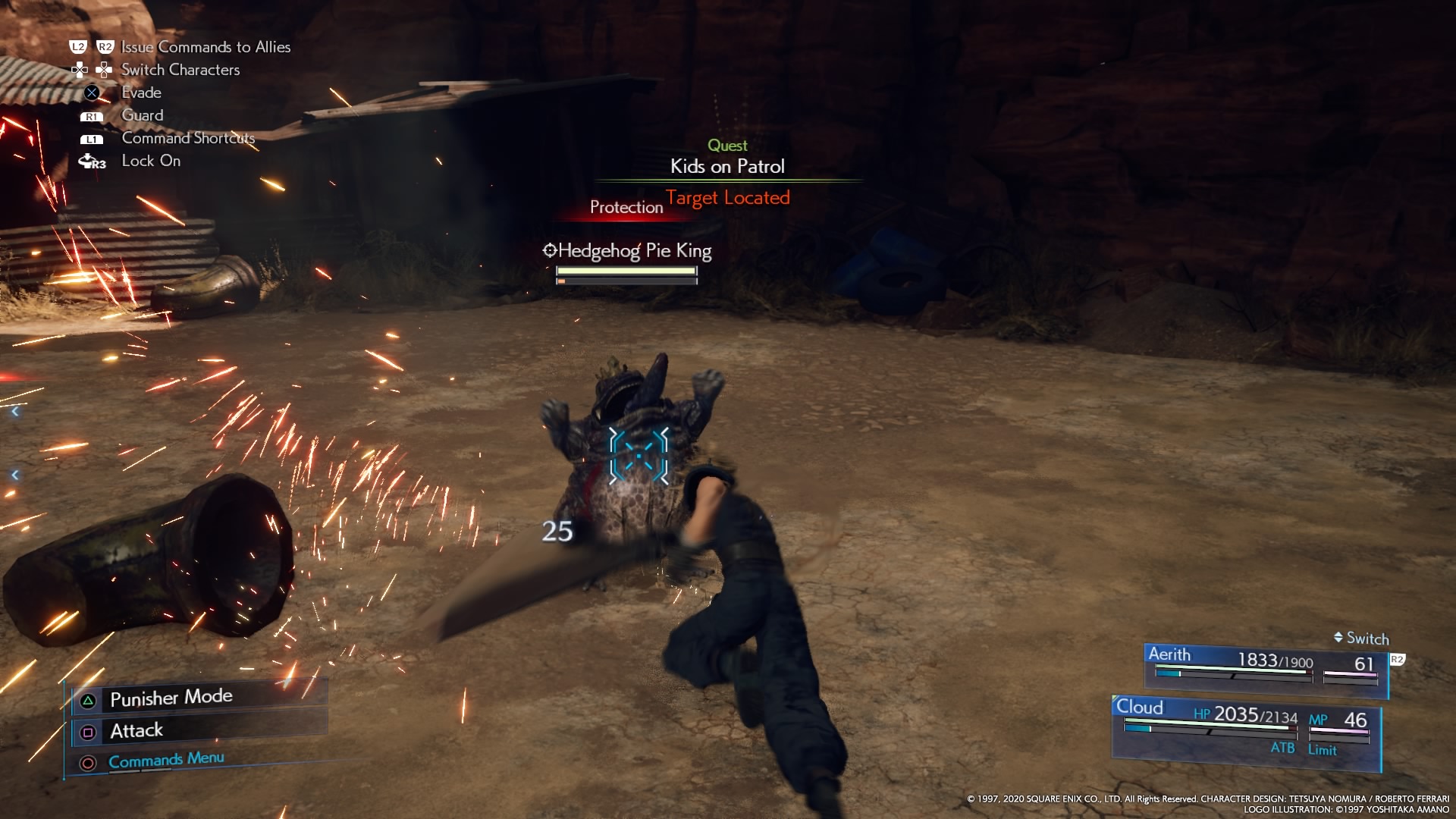Viewport: 1456px width, 819px height.
Task: Open the Commands Menu
Action: click(166, 760)
